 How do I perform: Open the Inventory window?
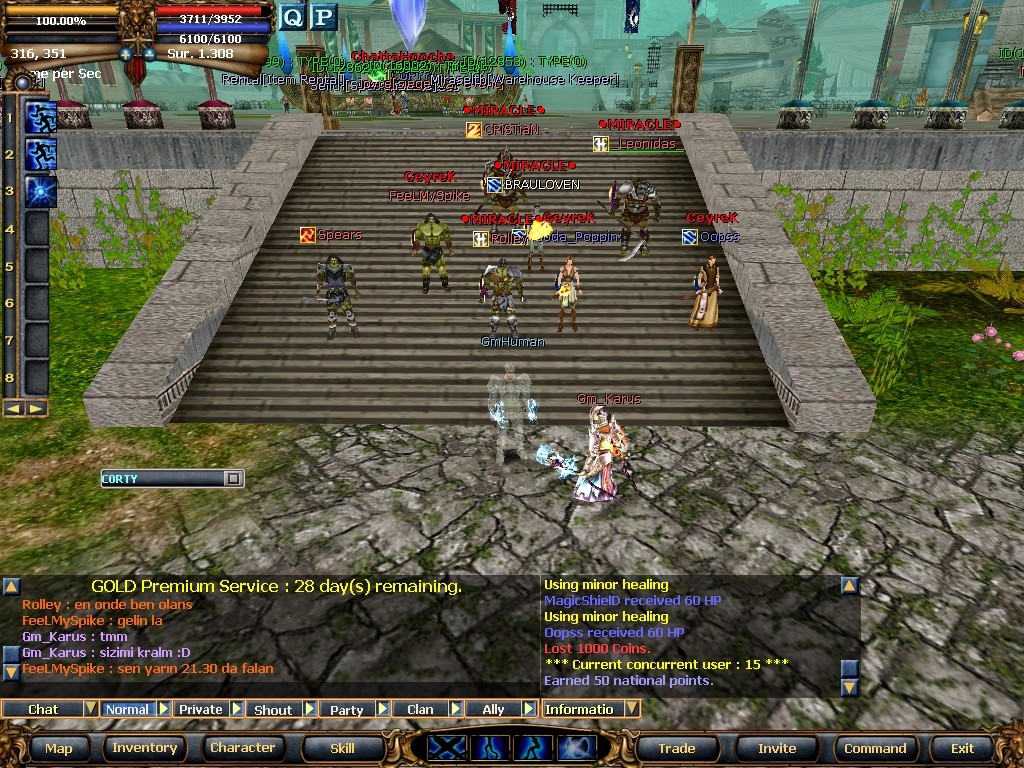144,748
